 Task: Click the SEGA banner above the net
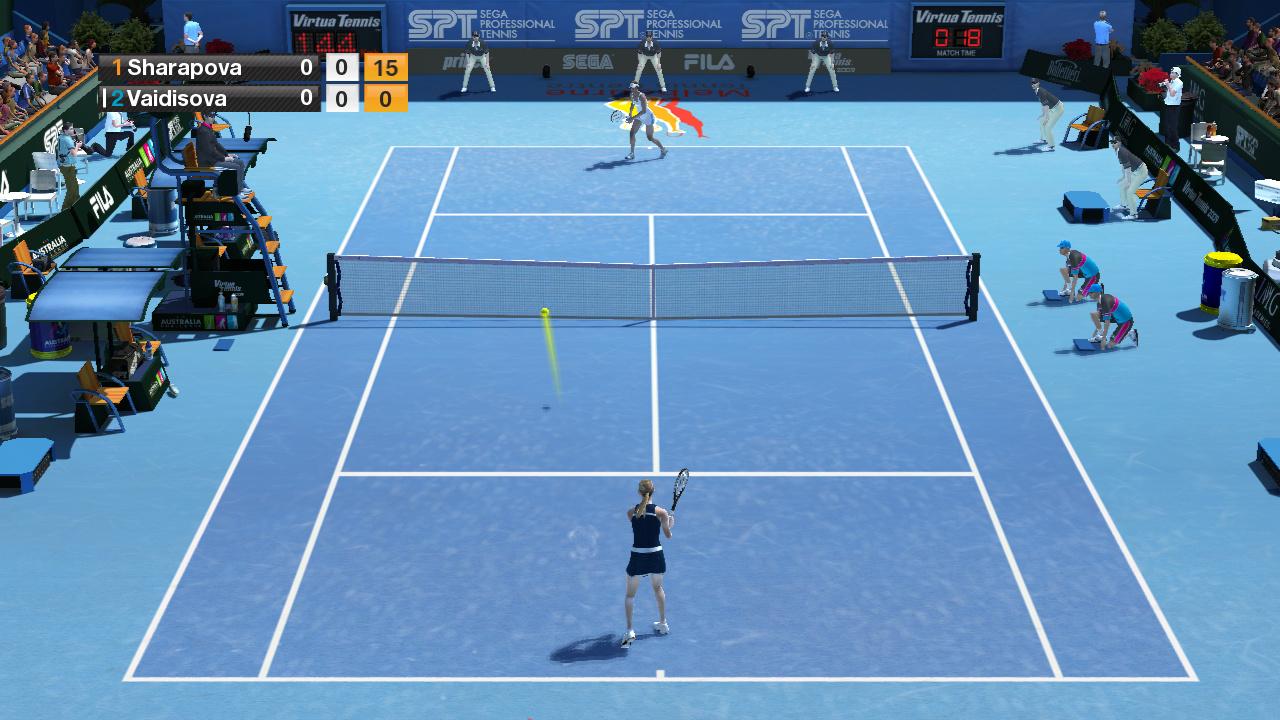click(588, 58)
